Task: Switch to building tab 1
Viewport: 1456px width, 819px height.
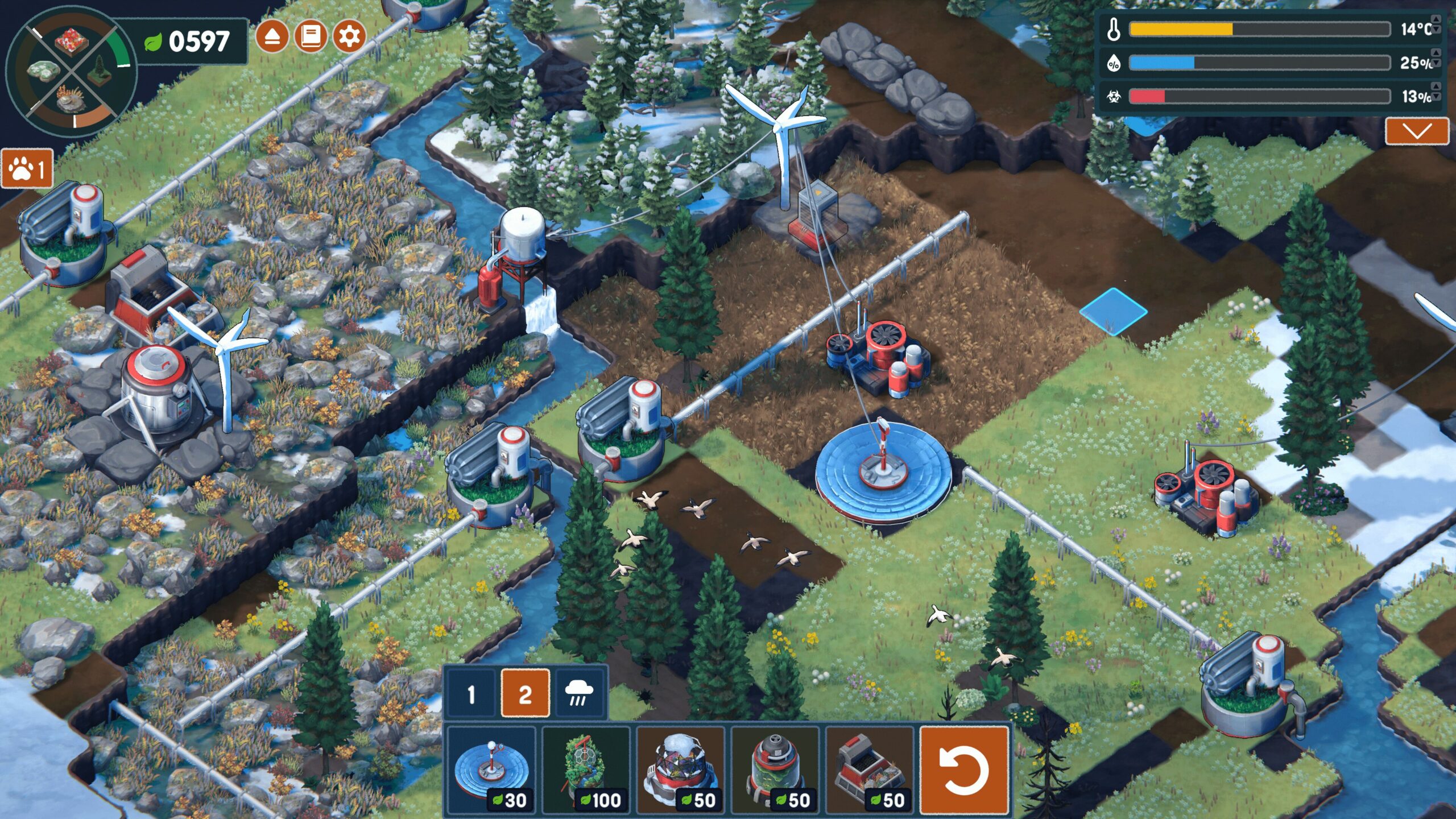Action: tap(471, 694)
